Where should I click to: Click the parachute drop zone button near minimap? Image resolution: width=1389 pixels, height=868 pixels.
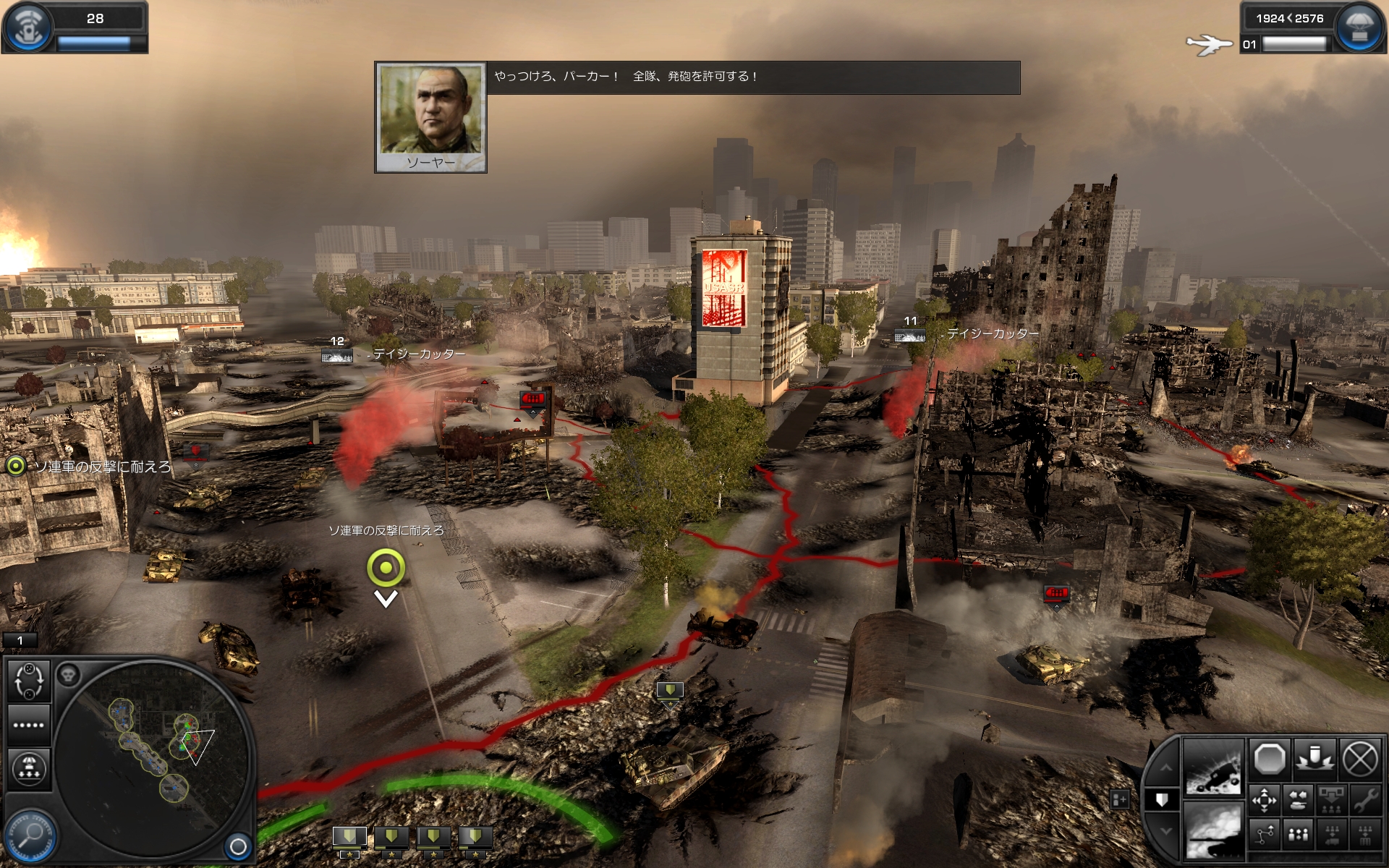[x=29, y=768]
